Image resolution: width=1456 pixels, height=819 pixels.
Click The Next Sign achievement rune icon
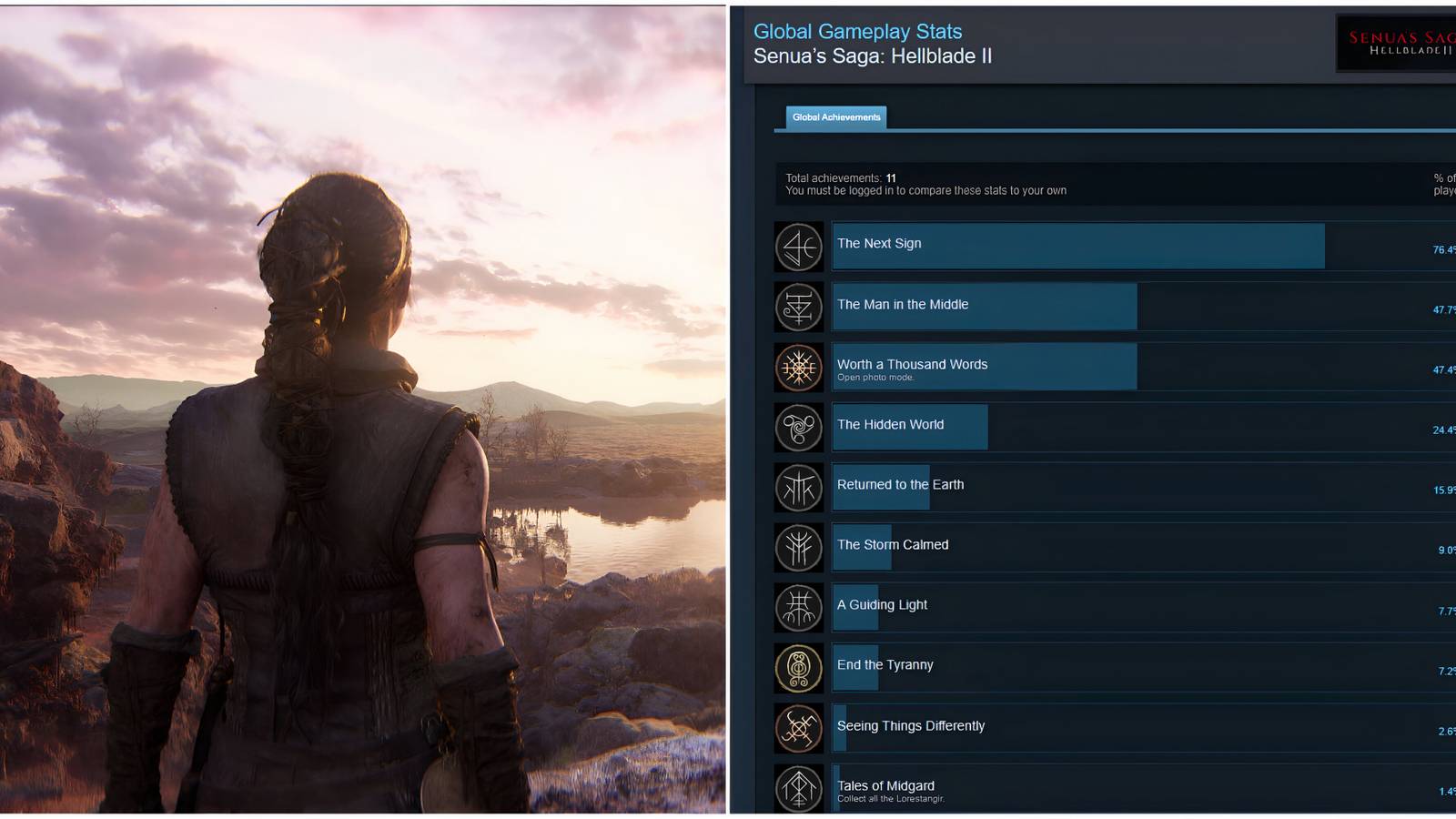pyautogui.click(x=798, y=247)
